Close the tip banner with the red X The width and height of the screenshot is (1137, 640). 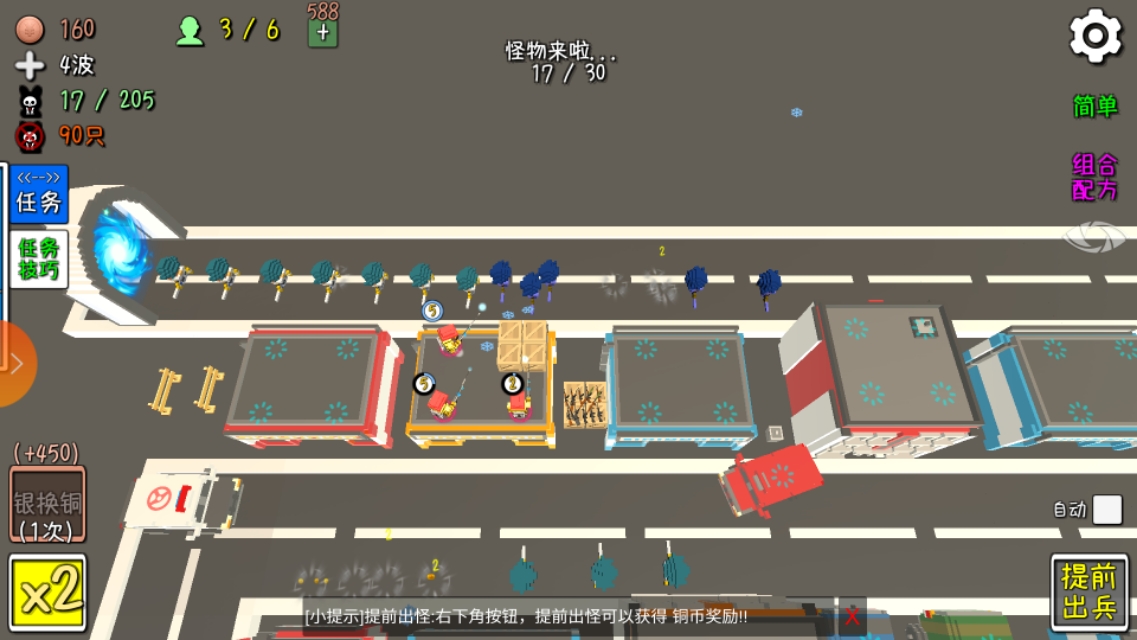(x=851, y=615)
